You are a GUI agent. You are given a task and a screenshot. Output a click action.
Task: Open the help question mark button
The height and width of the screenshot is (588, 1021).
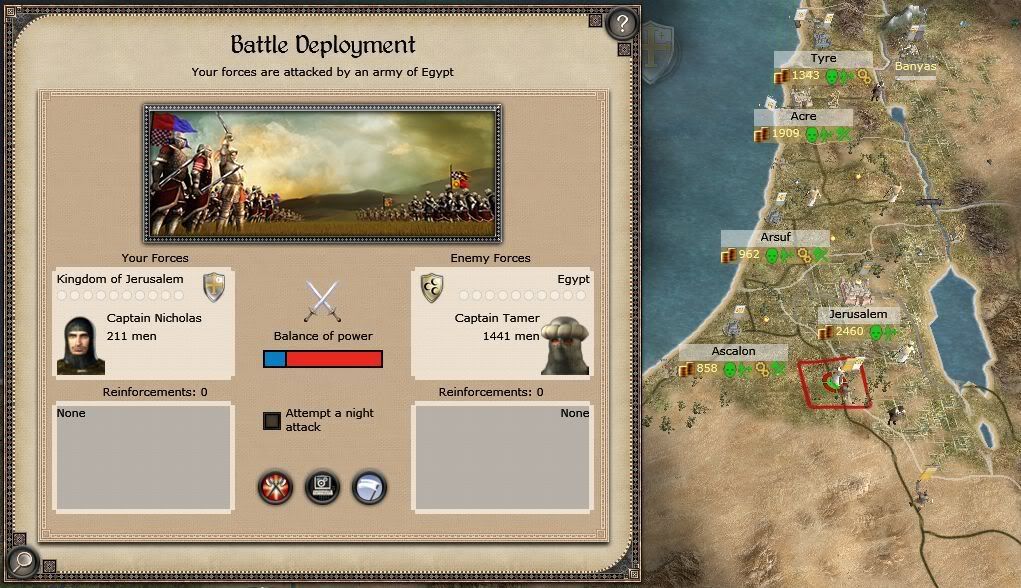click(622, 23)
